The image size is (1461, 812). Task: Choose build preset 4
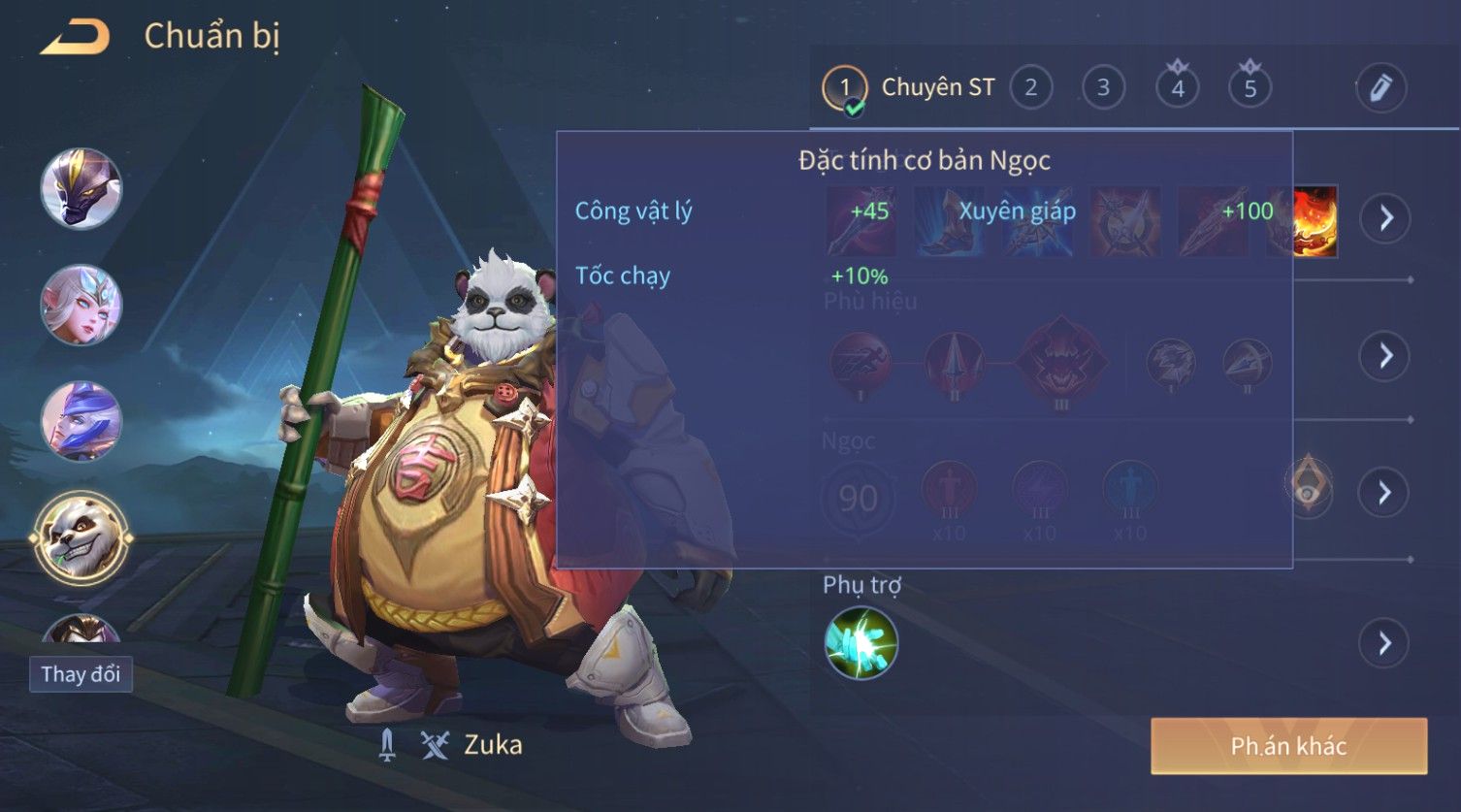[x=1177, y=88]
